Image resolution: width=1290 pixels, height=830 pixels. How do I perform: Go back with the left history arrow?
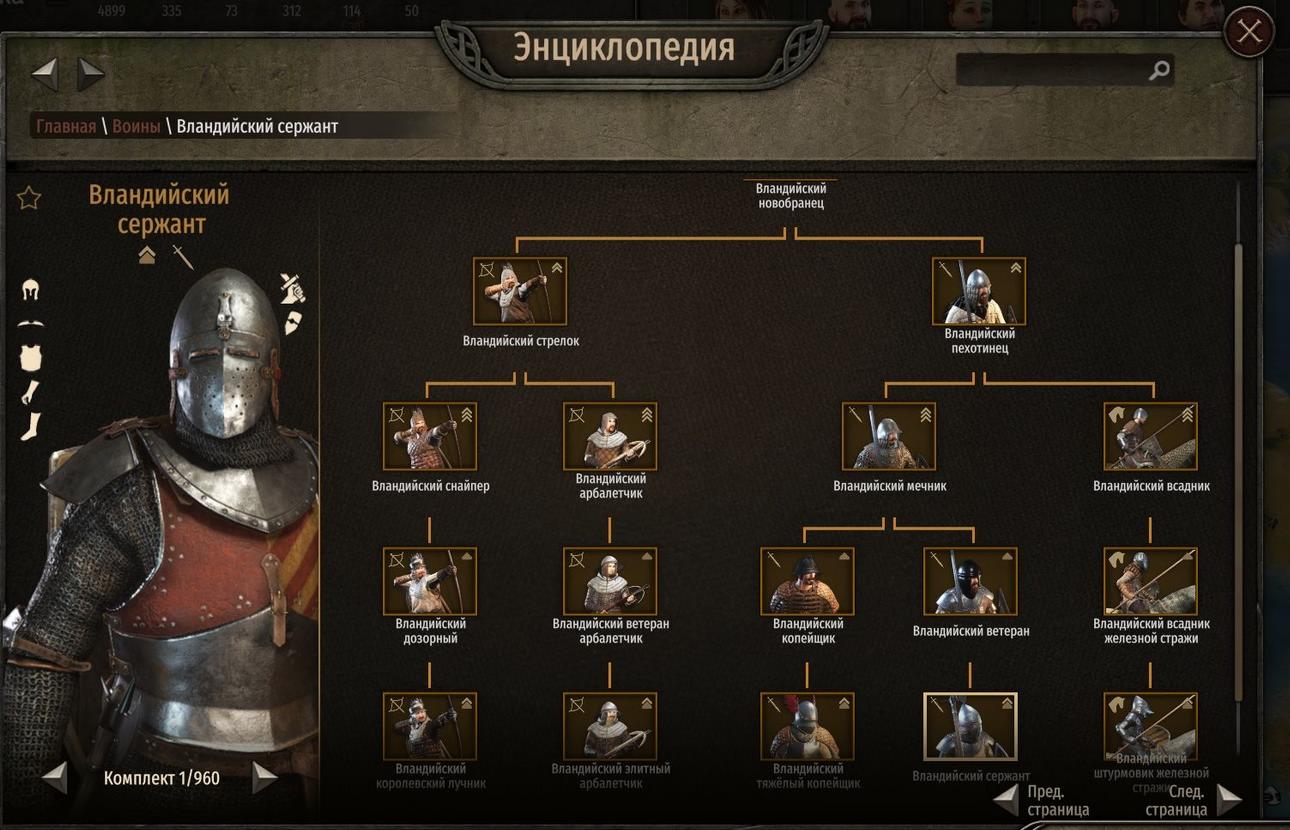coord(45,72)
